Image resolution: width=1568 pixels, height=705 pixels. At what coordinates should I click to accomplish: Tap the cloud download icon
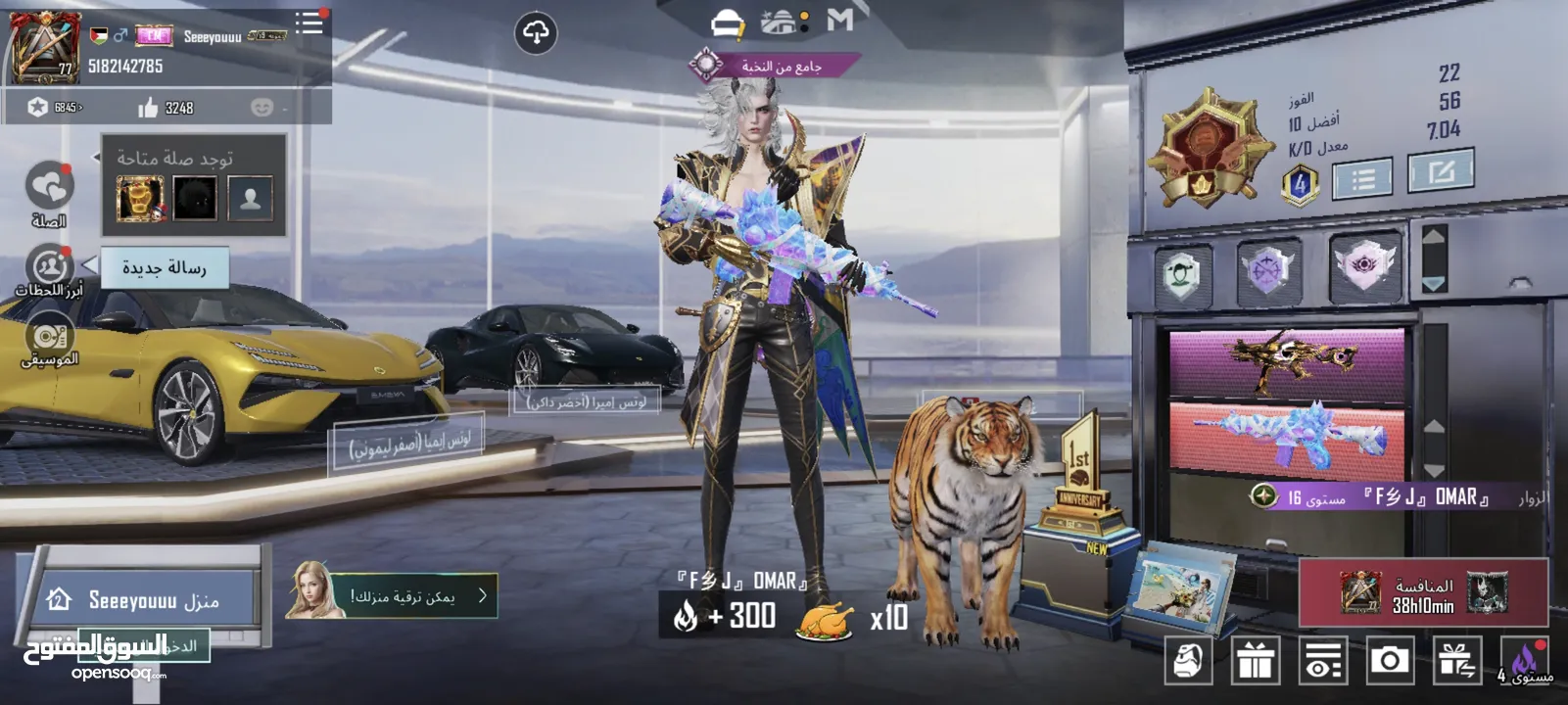(536, 33)
